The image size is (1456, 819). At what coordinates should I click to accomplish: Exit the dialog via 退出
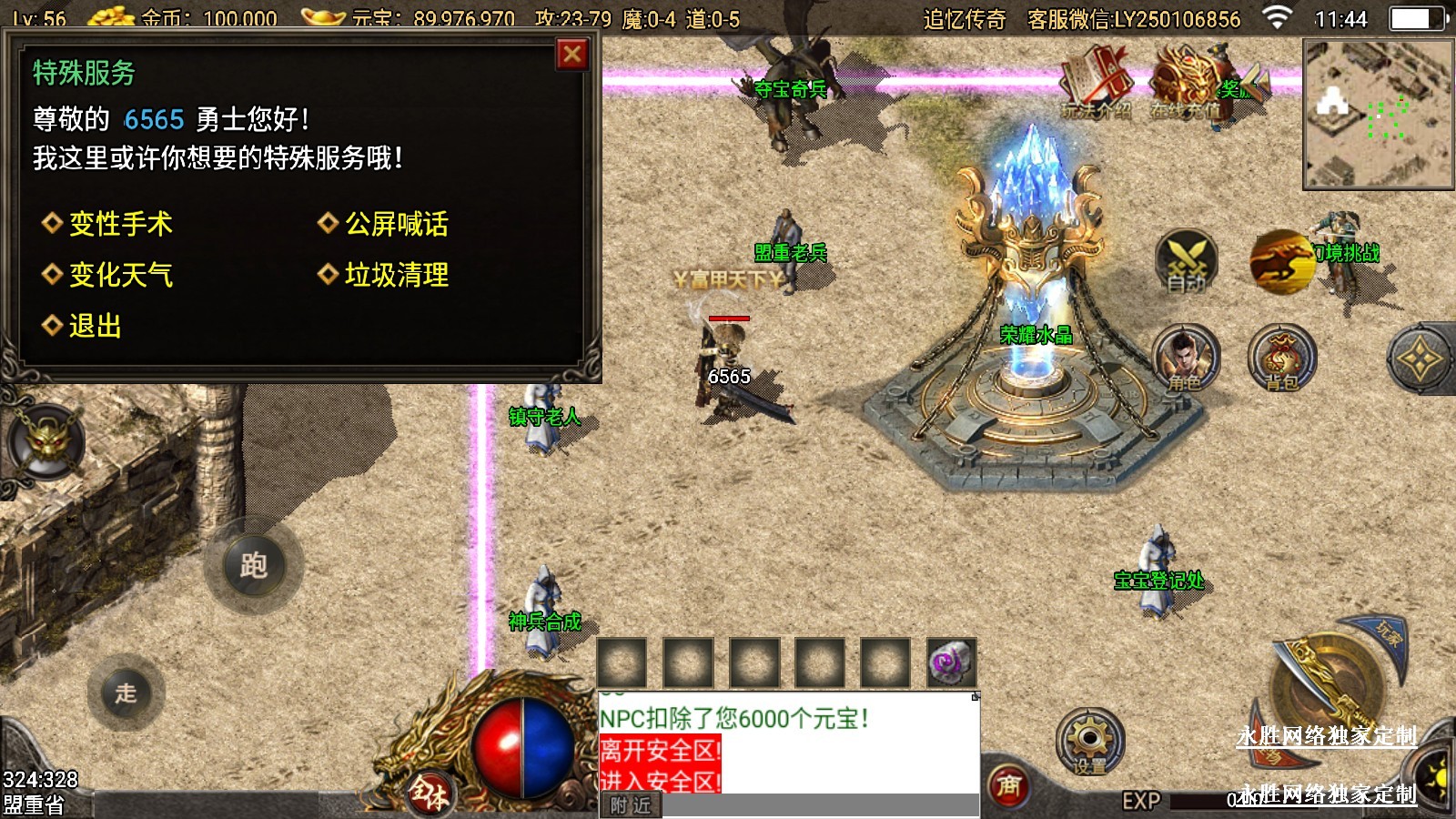[94, 326]
